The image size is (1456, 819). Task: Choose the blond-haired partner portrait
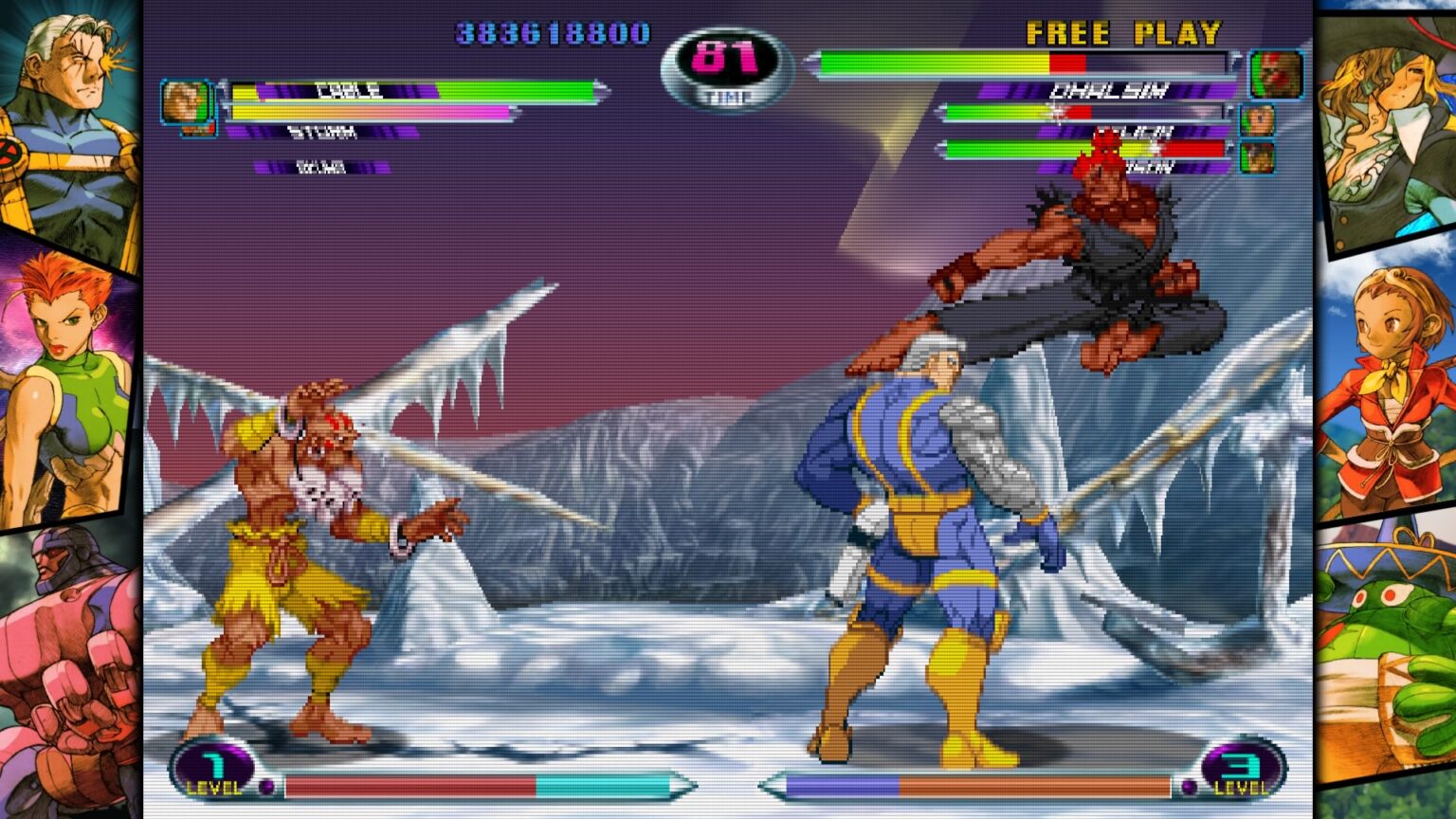coord(1257,120)
